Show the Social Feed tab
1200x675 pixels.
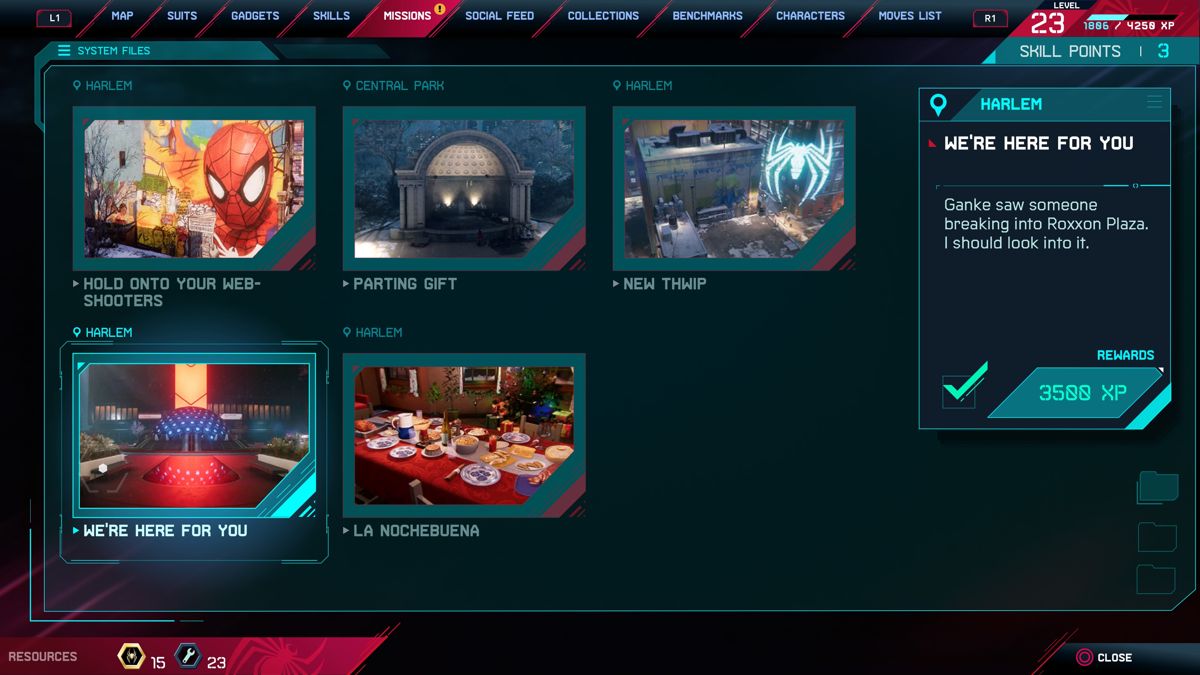(499, 16)
